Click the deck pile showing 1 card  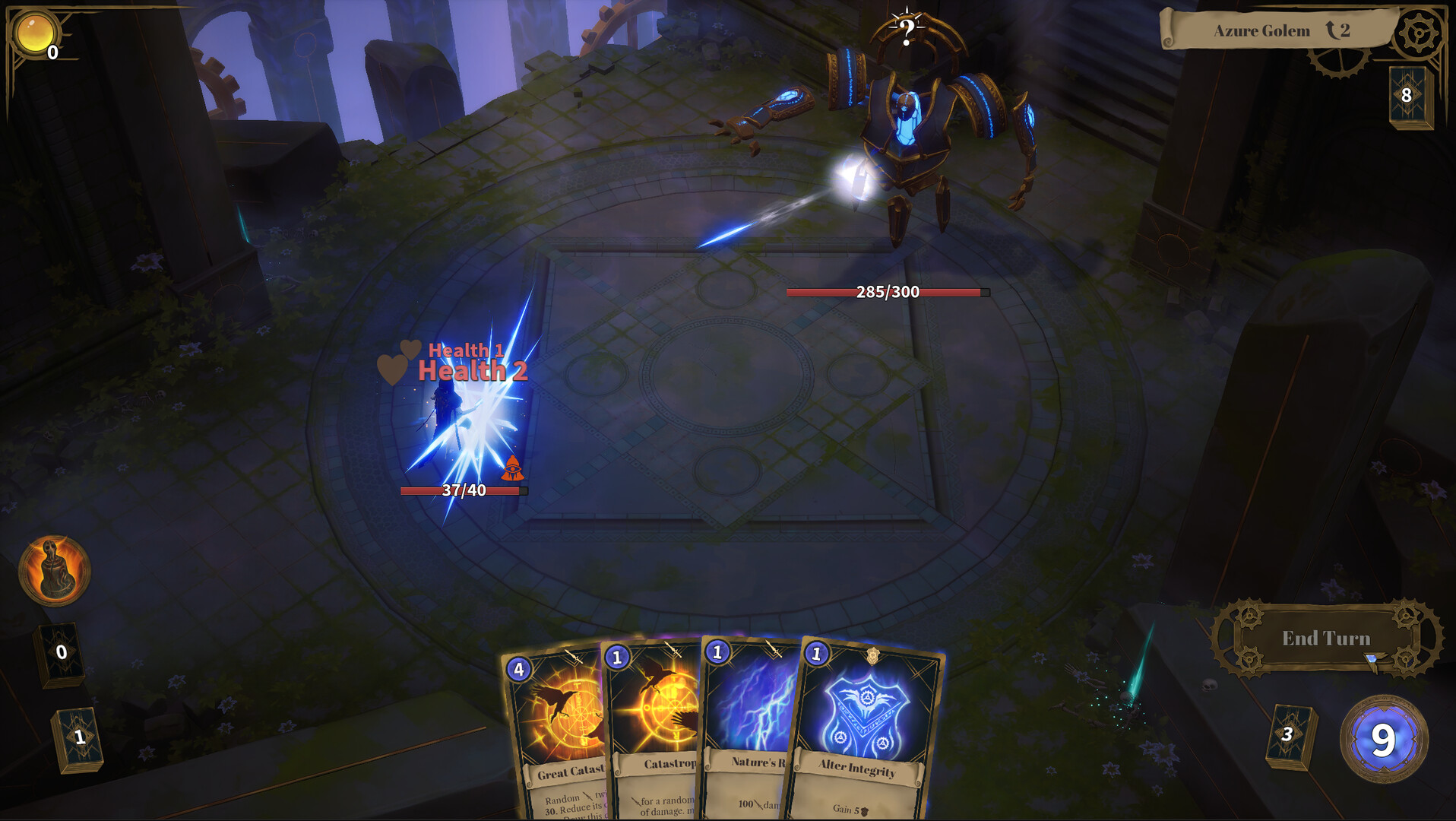[x=76, y=735]
